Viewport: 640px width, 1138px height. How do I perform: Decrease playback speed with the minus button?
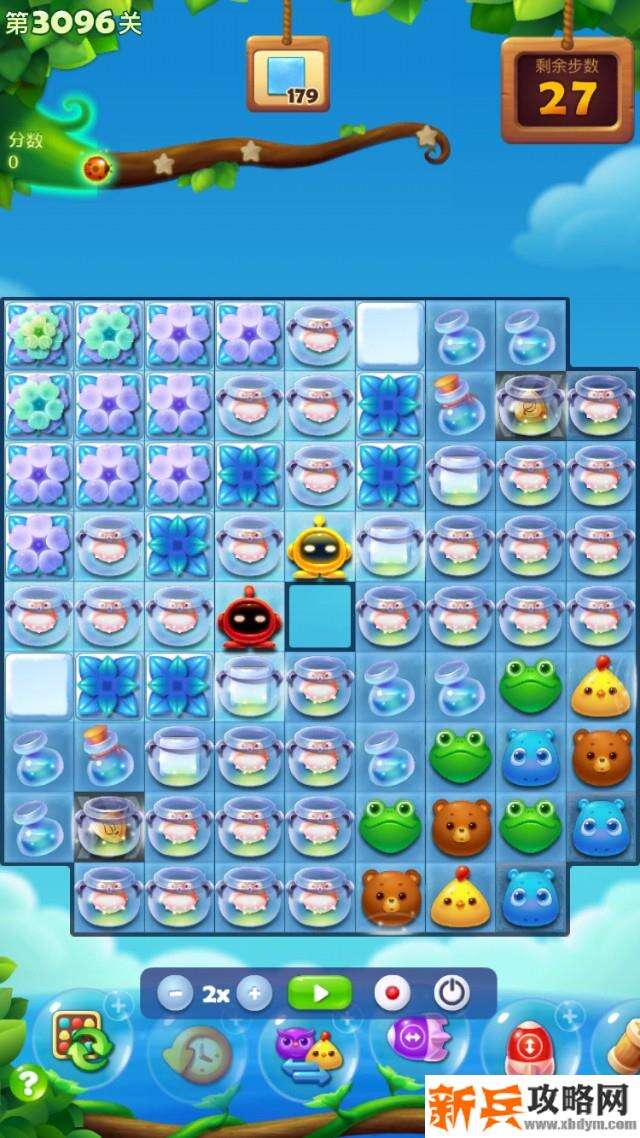(x=175, y=994)
